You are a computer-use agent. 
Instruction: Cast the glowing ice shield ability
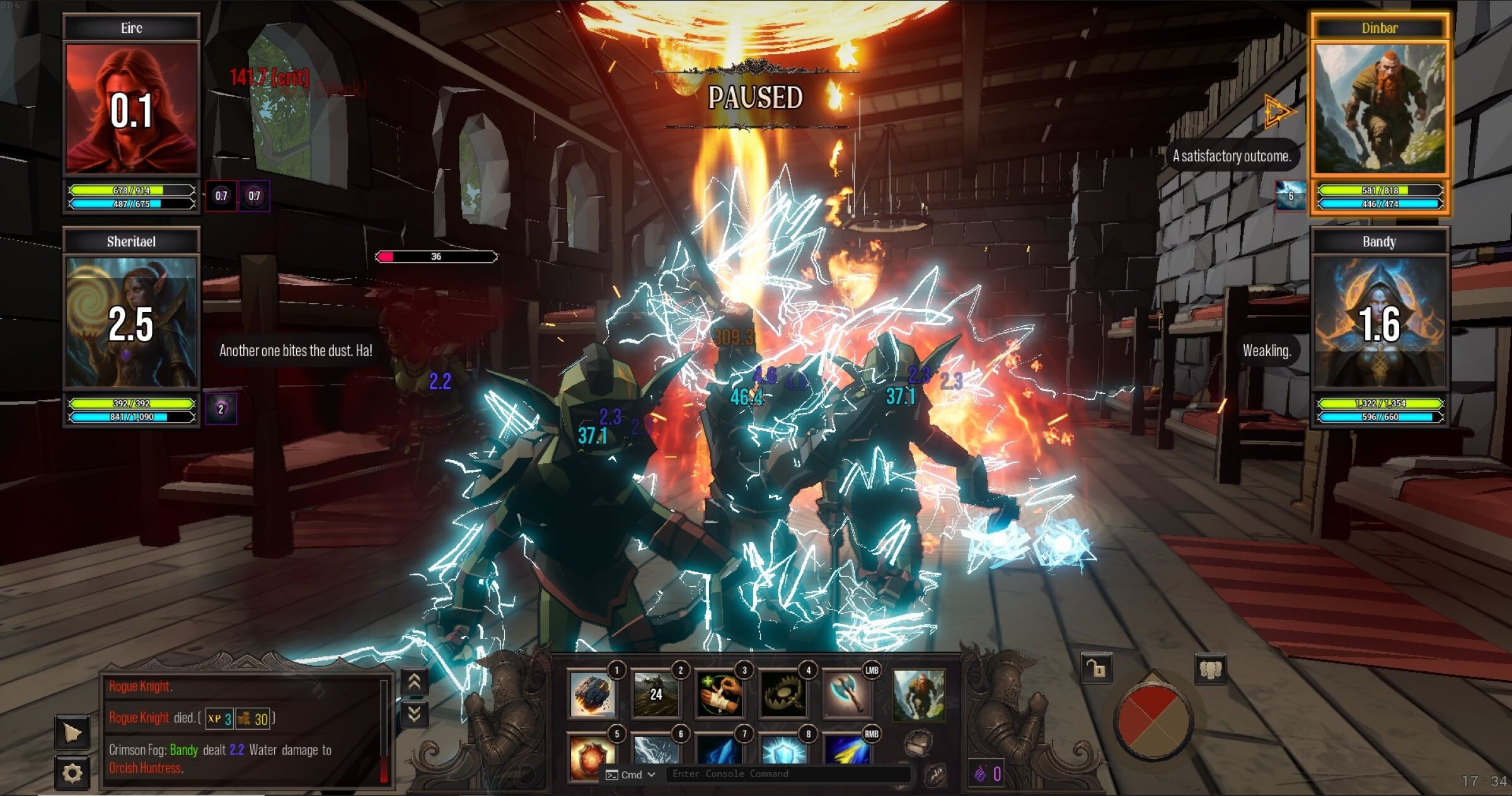tap(783, 750)
